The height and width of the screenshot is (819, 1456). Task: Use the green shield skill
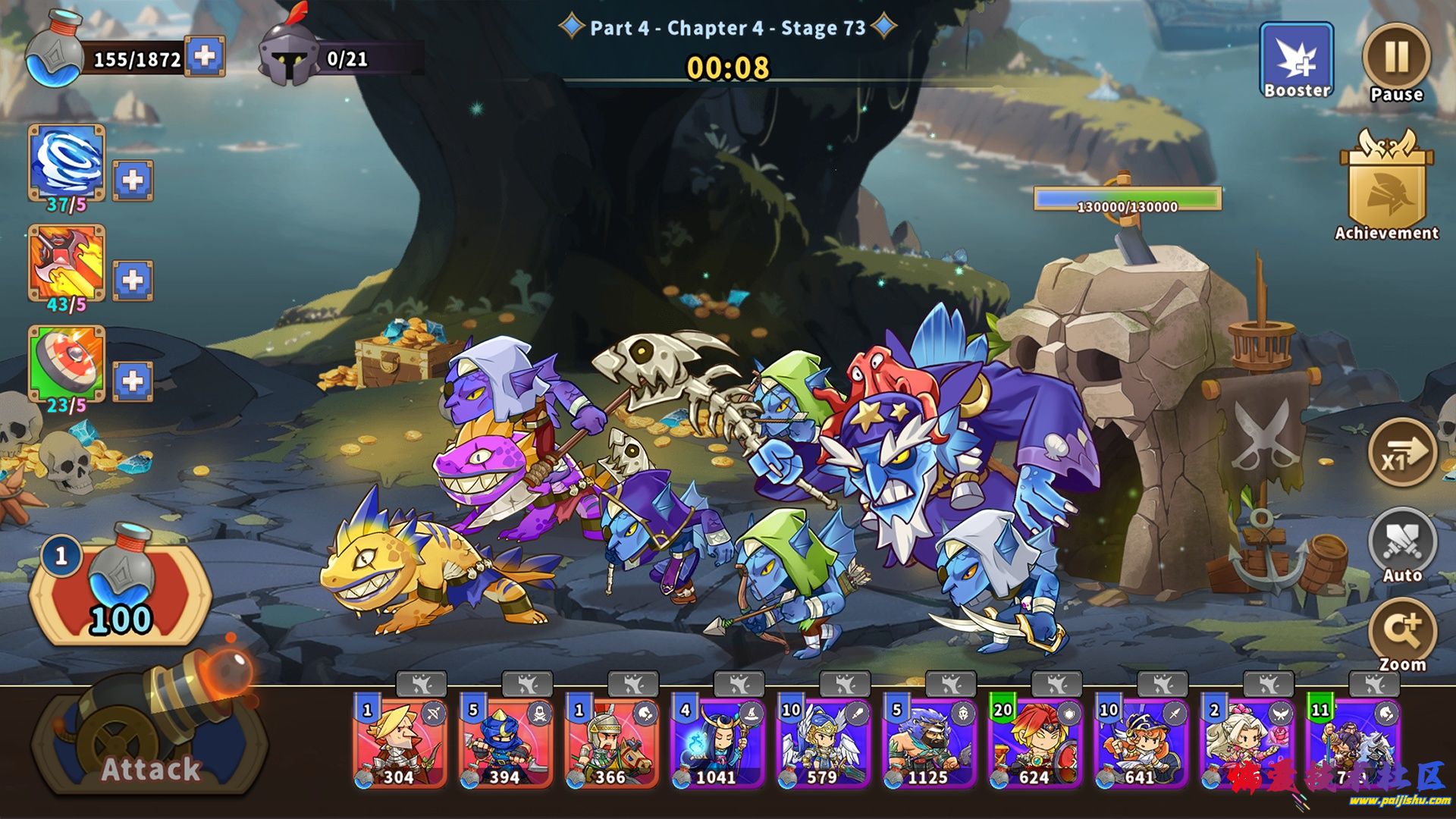click(x=67, y=364)
